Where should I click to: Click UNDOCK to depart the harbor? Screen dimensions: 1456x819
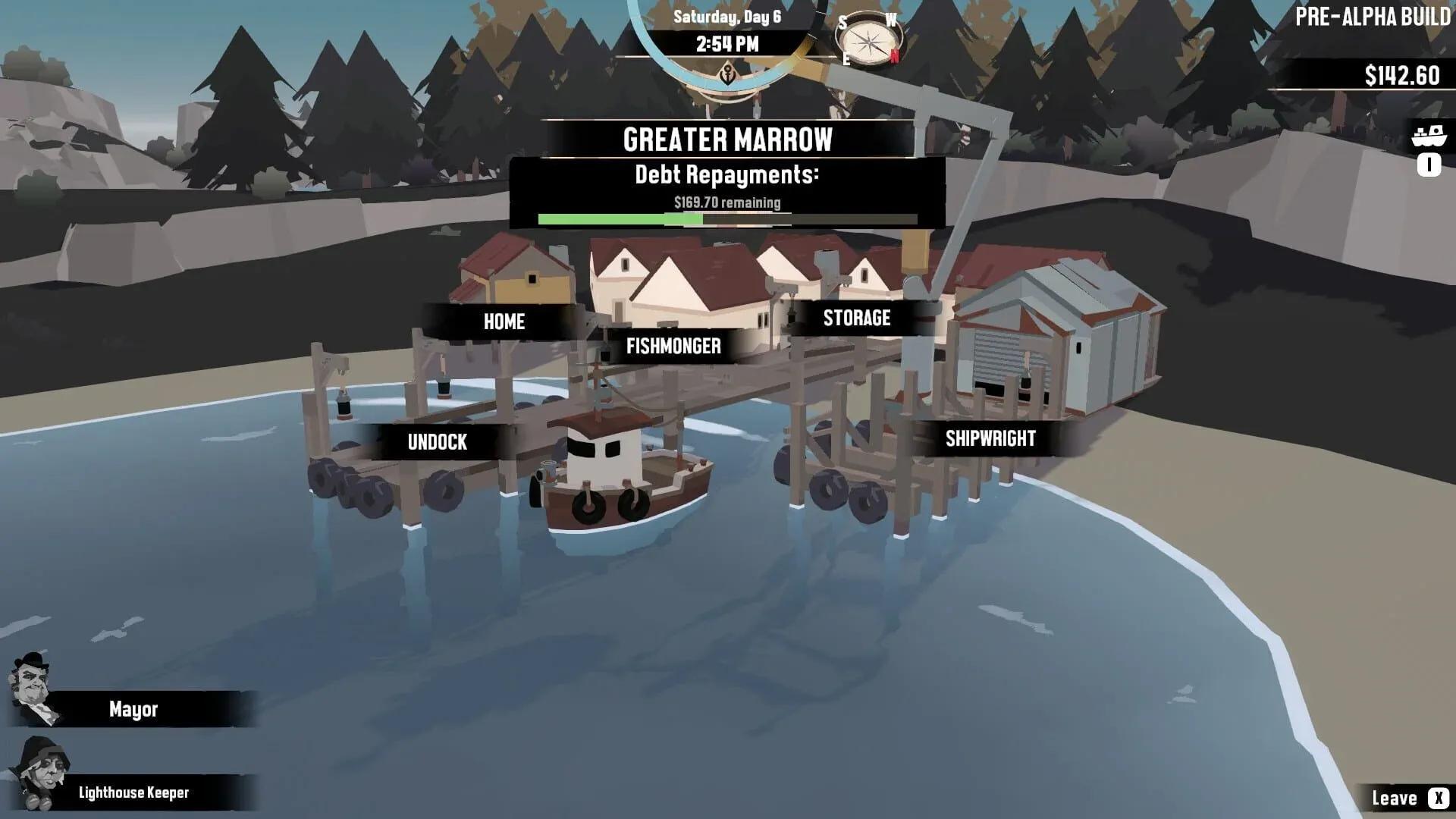pos(437,442)
